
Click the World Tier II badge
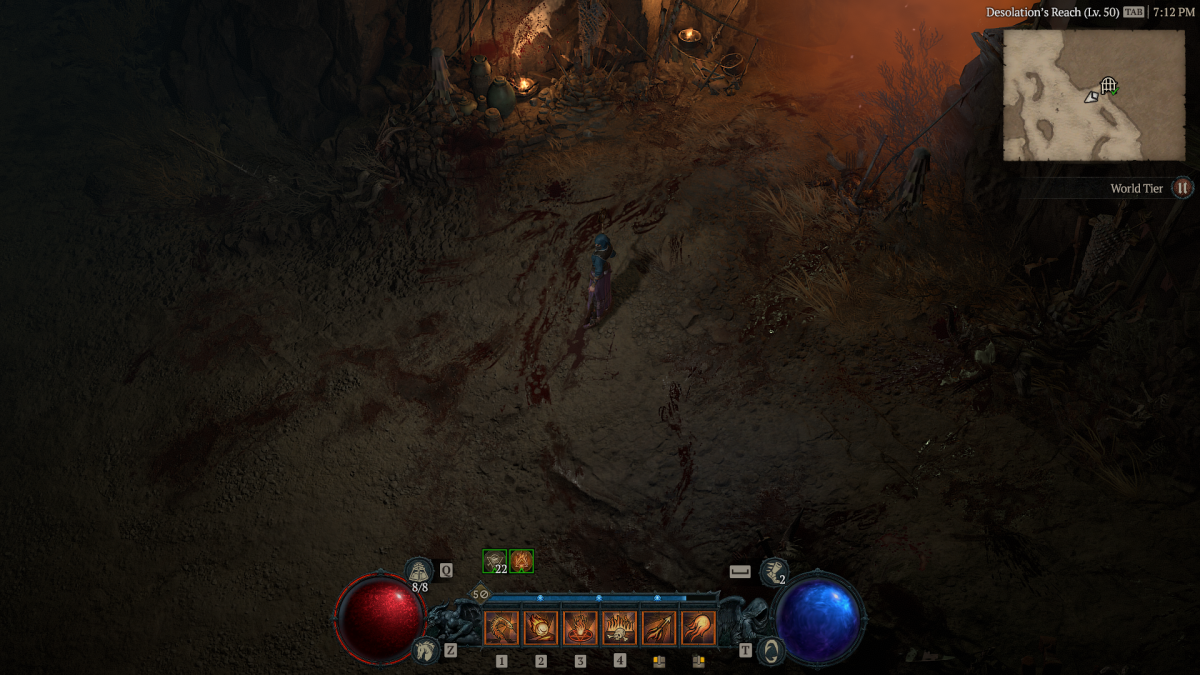(1182, 188)
